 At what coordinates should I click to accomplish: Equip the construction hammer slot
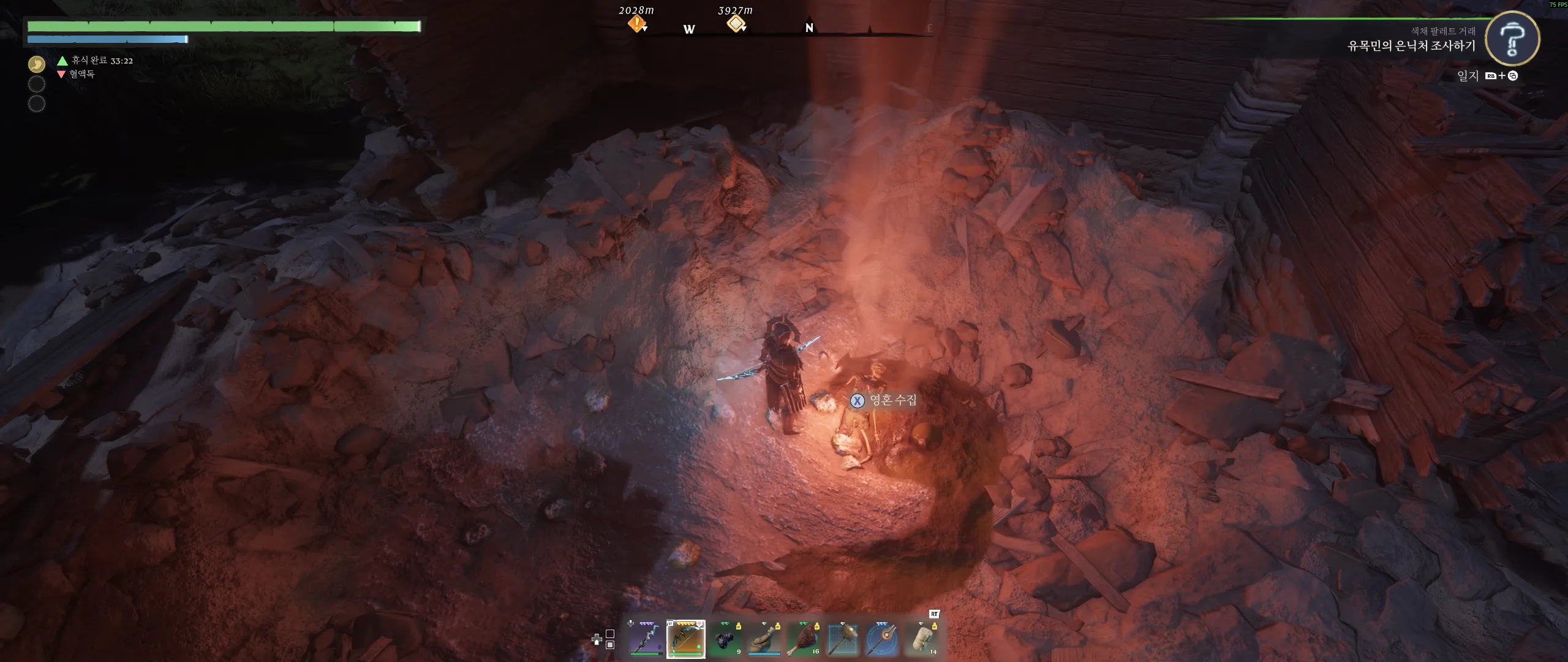[x=843, y=639]
